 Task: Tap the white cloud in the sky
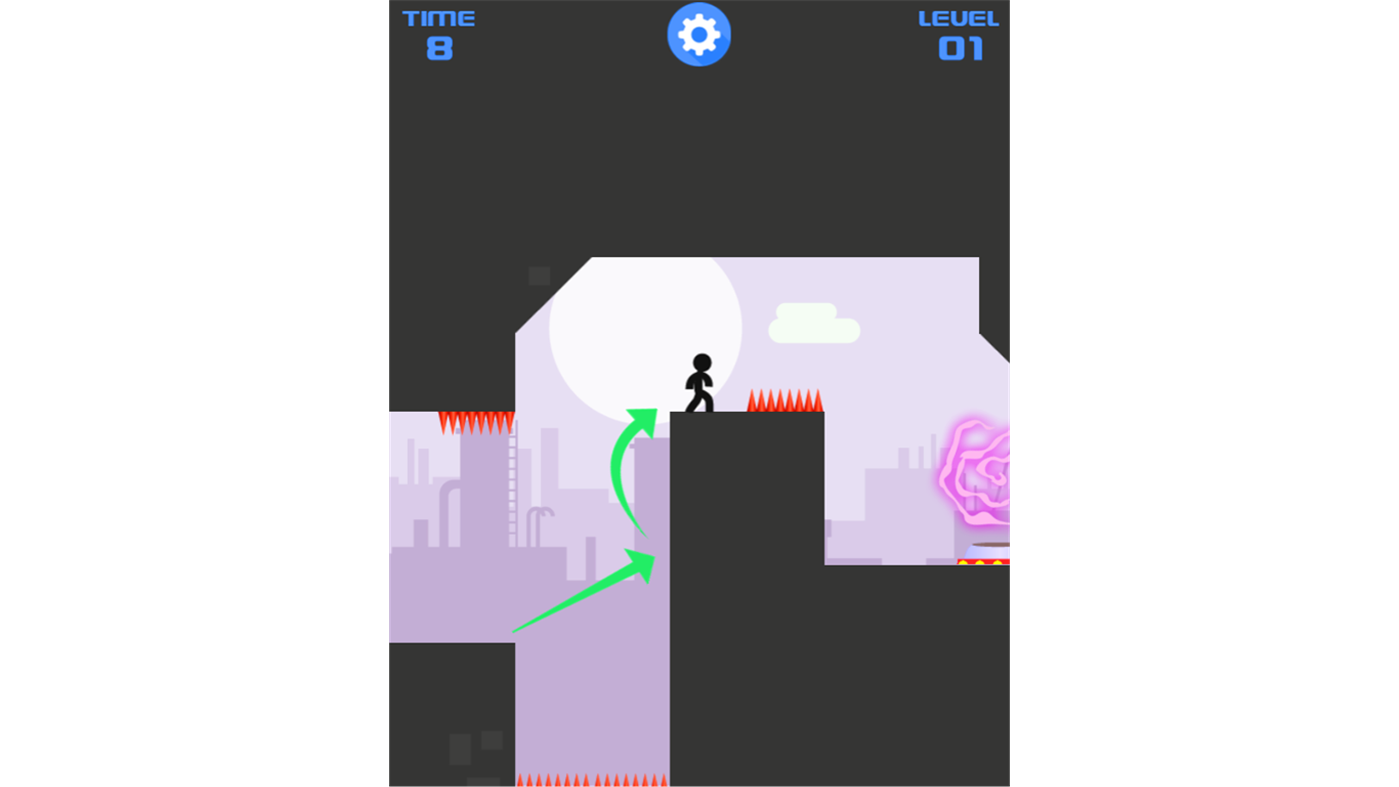click(814, 320)
